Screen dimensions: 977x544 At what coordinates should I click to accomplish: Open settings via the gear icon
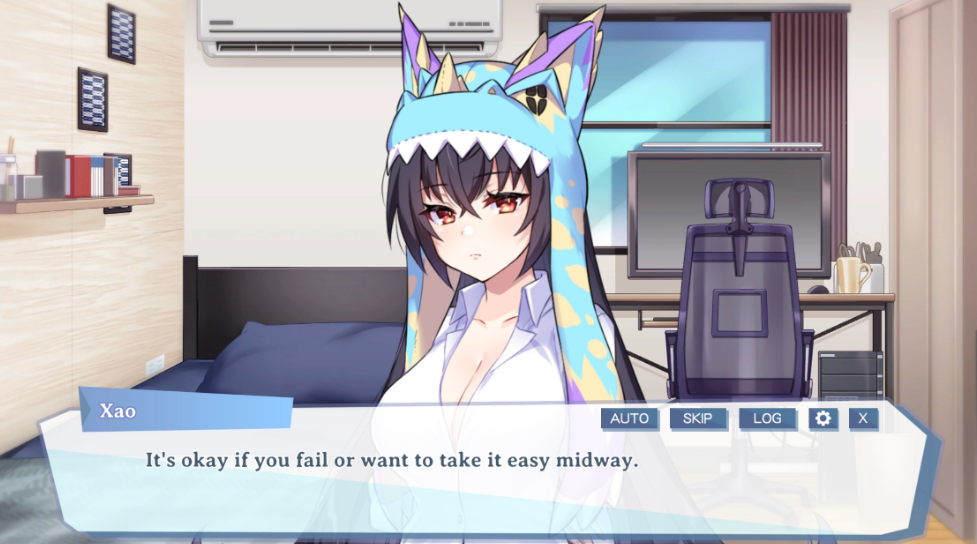point(823,418)
